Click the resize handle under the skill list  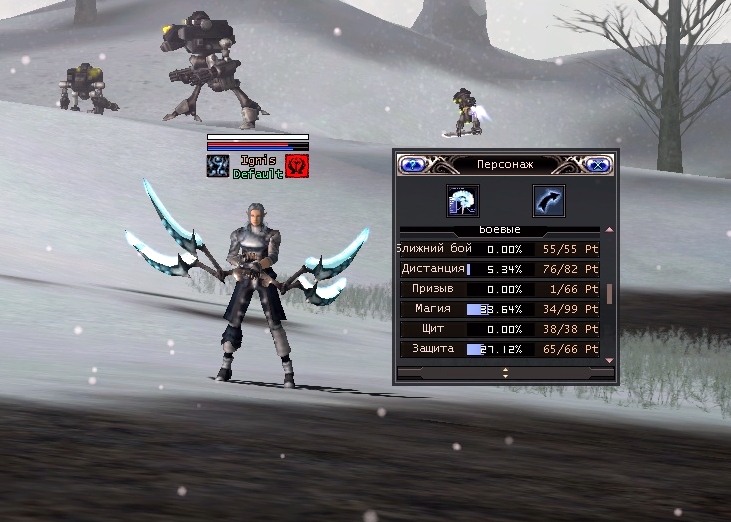click(x=505, y=372)
